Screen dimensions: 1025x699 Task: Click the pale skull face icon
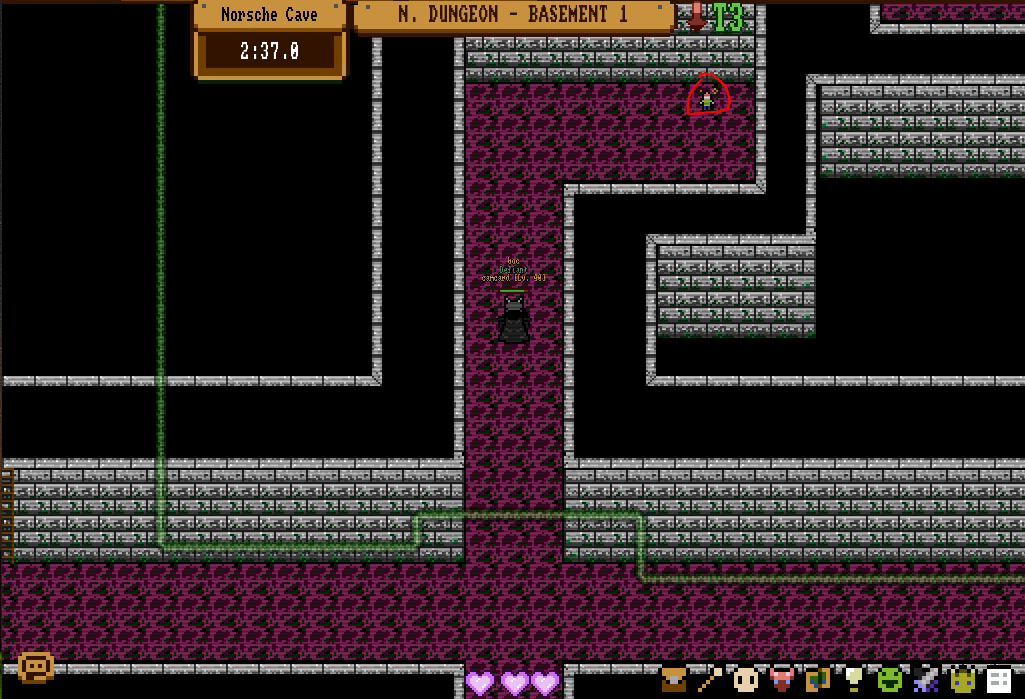(746, 680)
